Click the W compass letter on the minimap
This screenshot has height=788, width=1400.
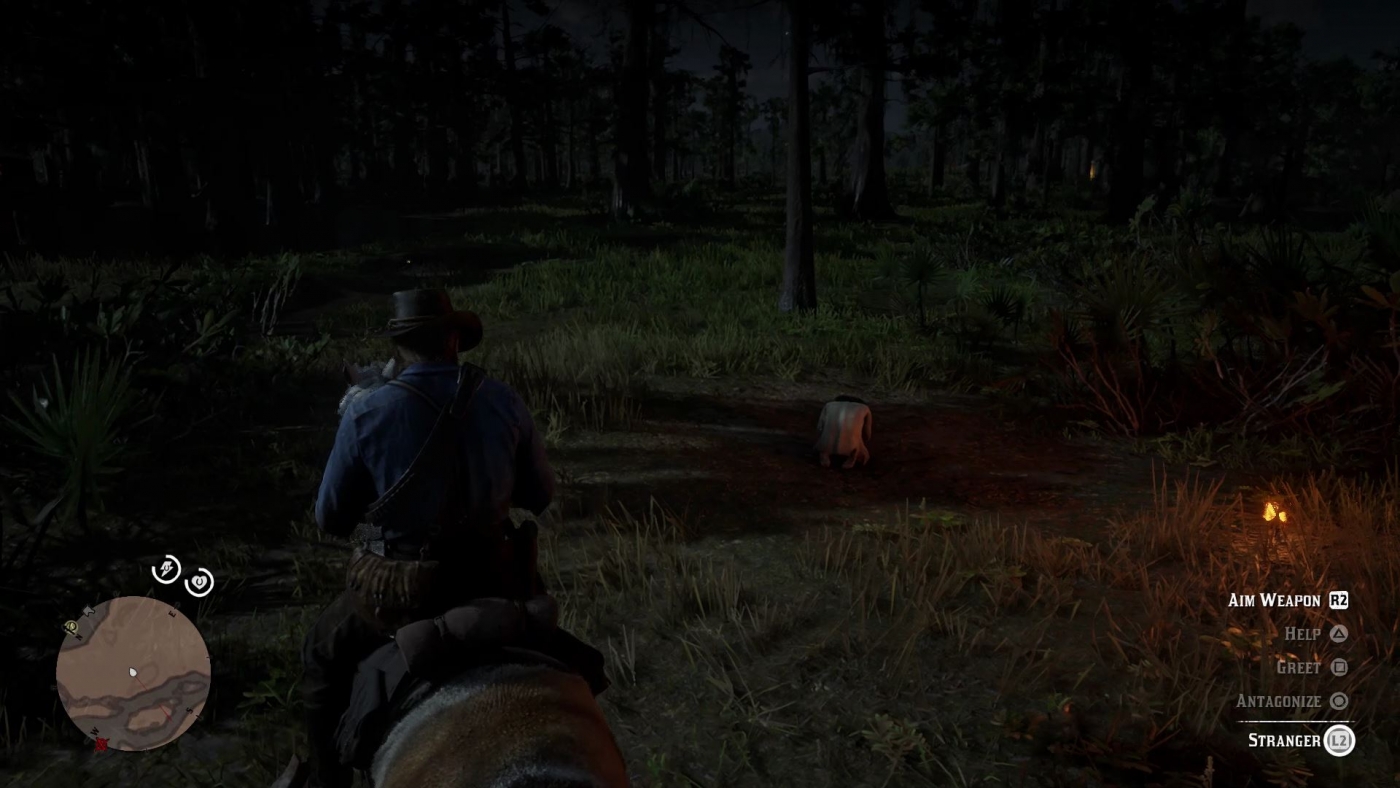(94, 731)
